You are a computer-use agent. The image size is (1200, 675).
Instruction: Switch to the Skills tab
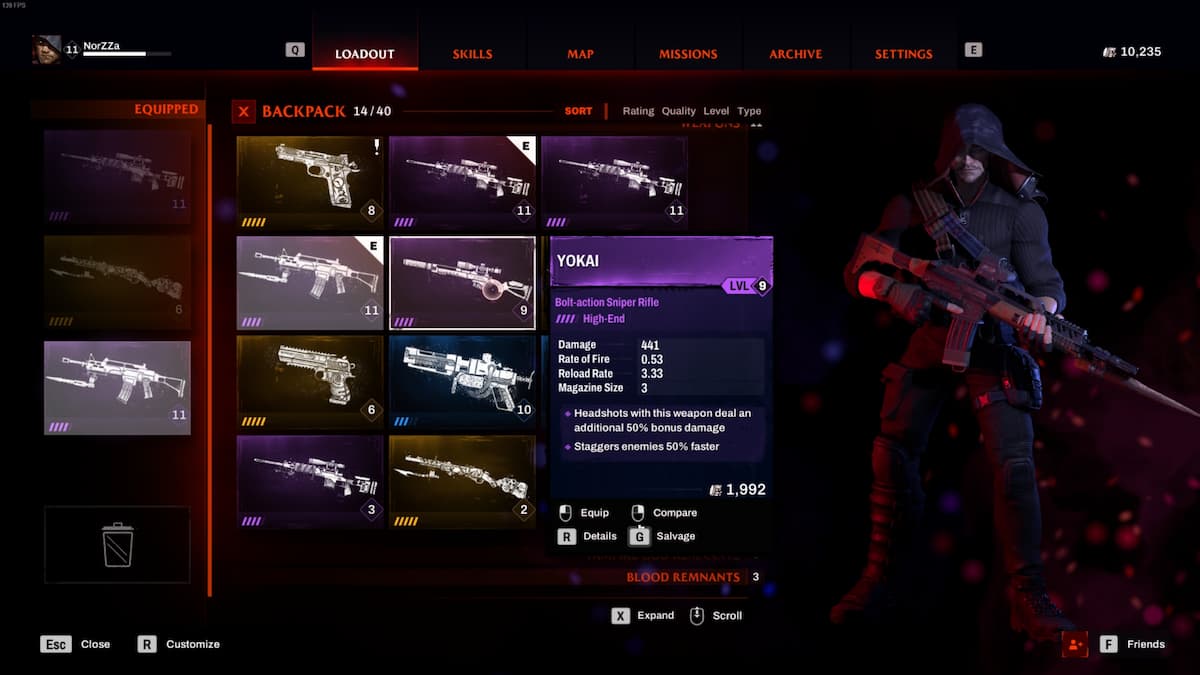472,54
